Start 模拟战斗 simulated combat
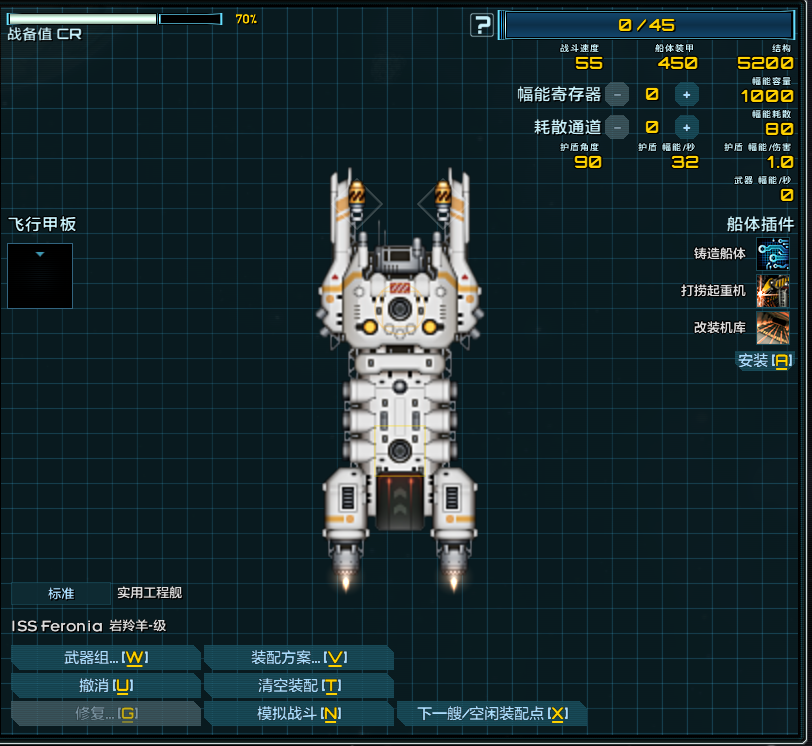Image resolution: width=812 pixels, height=746 pixels. 298,713
